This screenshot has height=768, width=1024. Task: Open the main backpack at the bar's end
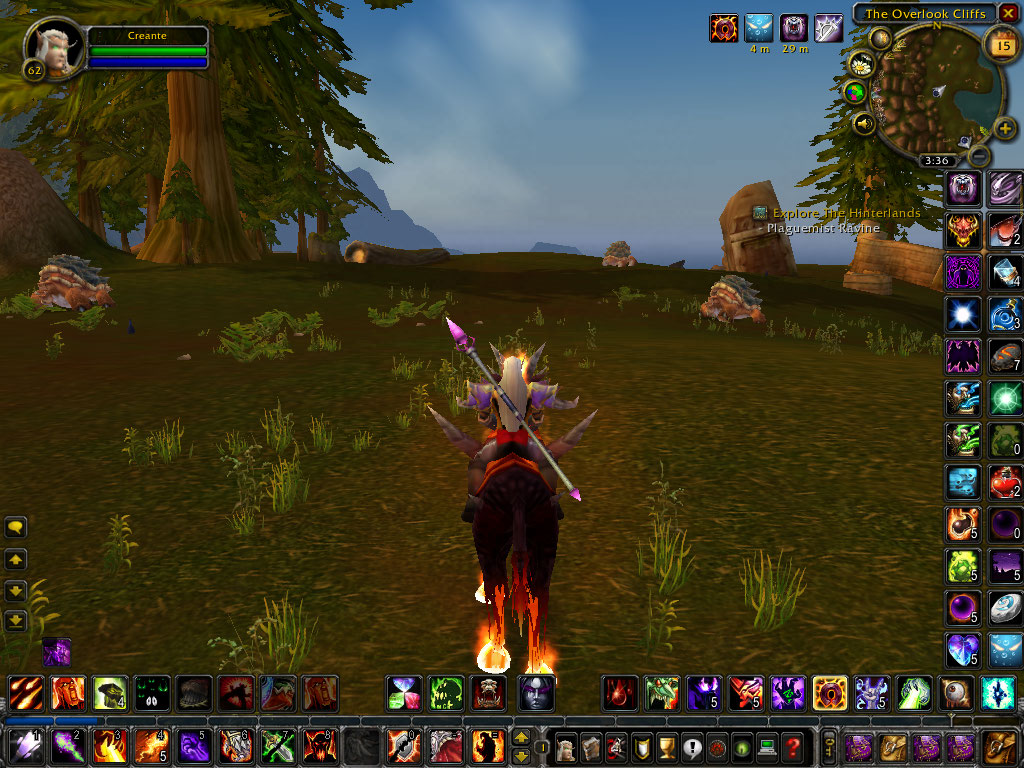[x=999, y=747]
